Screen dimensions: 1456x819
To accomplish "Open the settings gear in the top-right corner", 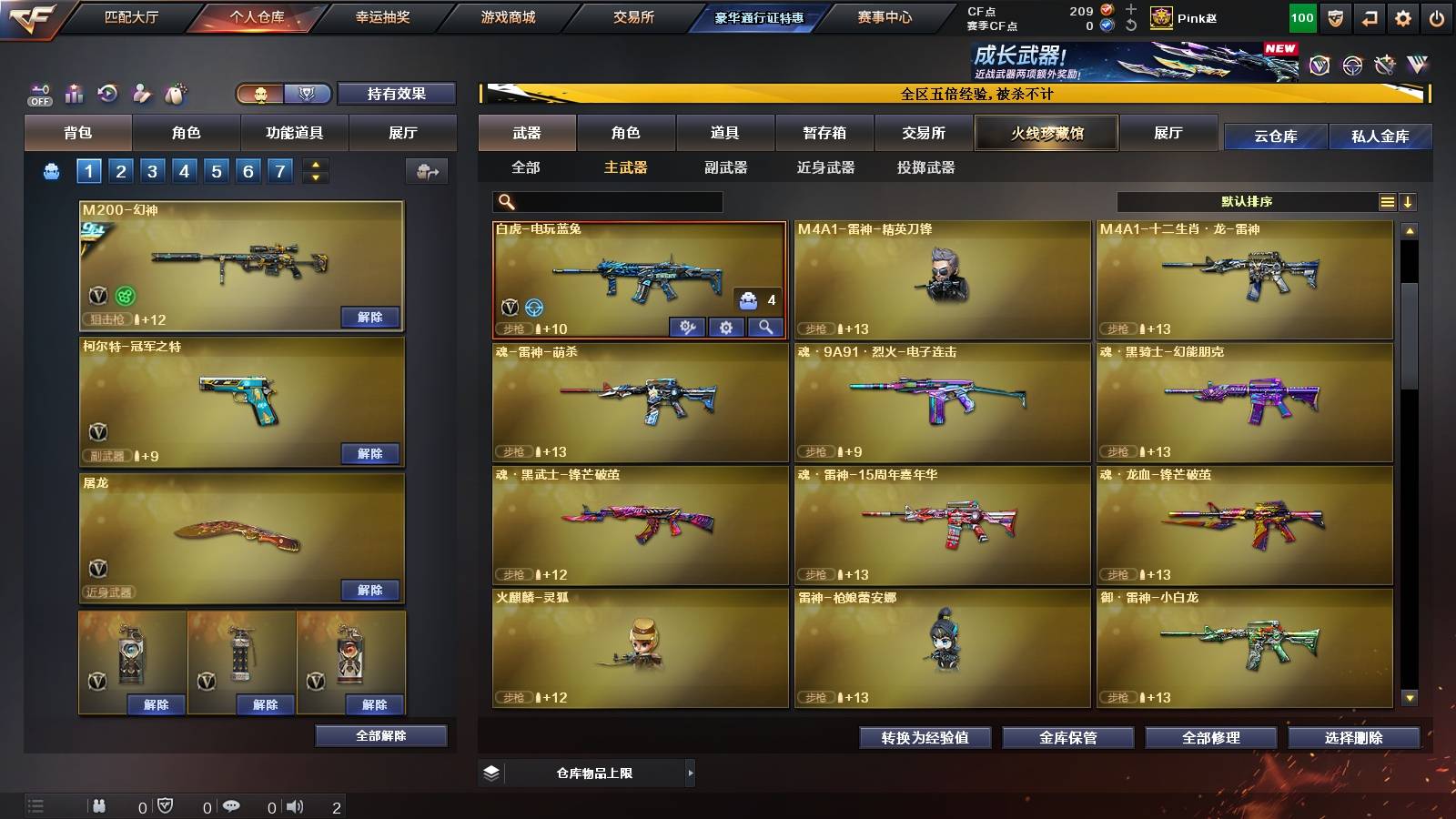I will coord(1404,16).
